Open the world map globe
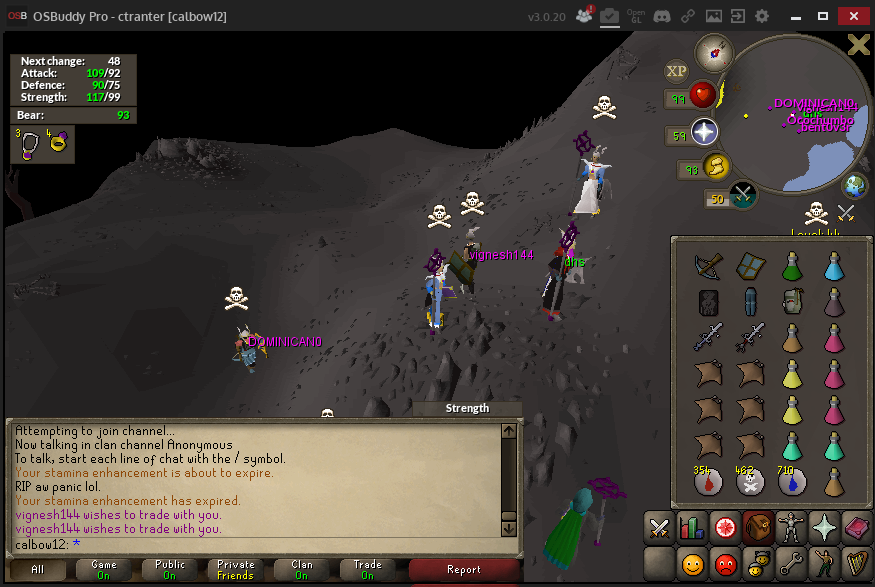 click(x=855, y=186)
